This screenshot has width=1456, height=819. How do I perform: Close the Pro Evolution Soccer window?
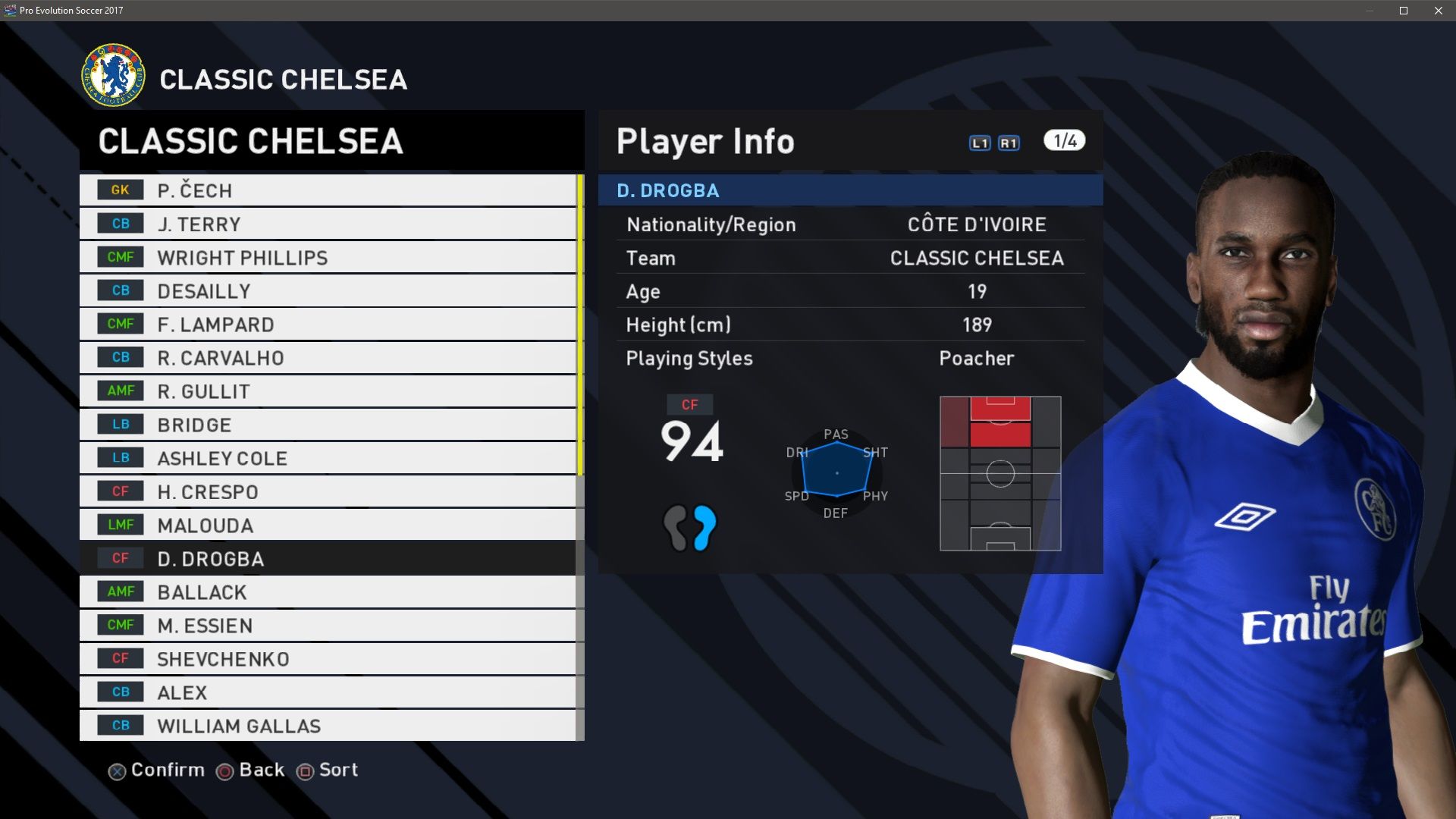(1439, 11)
